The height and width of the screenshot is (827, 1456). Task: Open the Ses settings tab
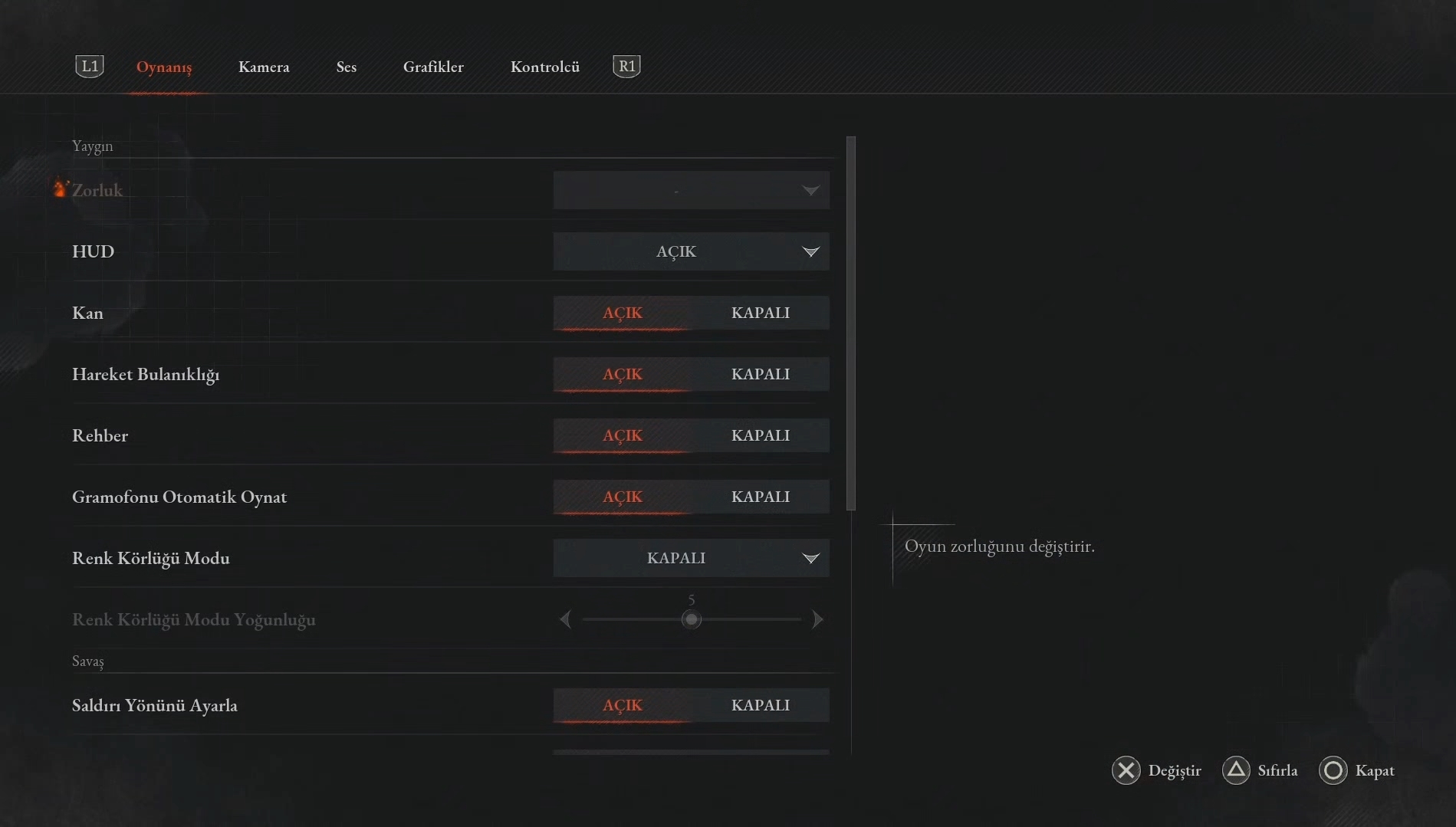pos(346,67)
